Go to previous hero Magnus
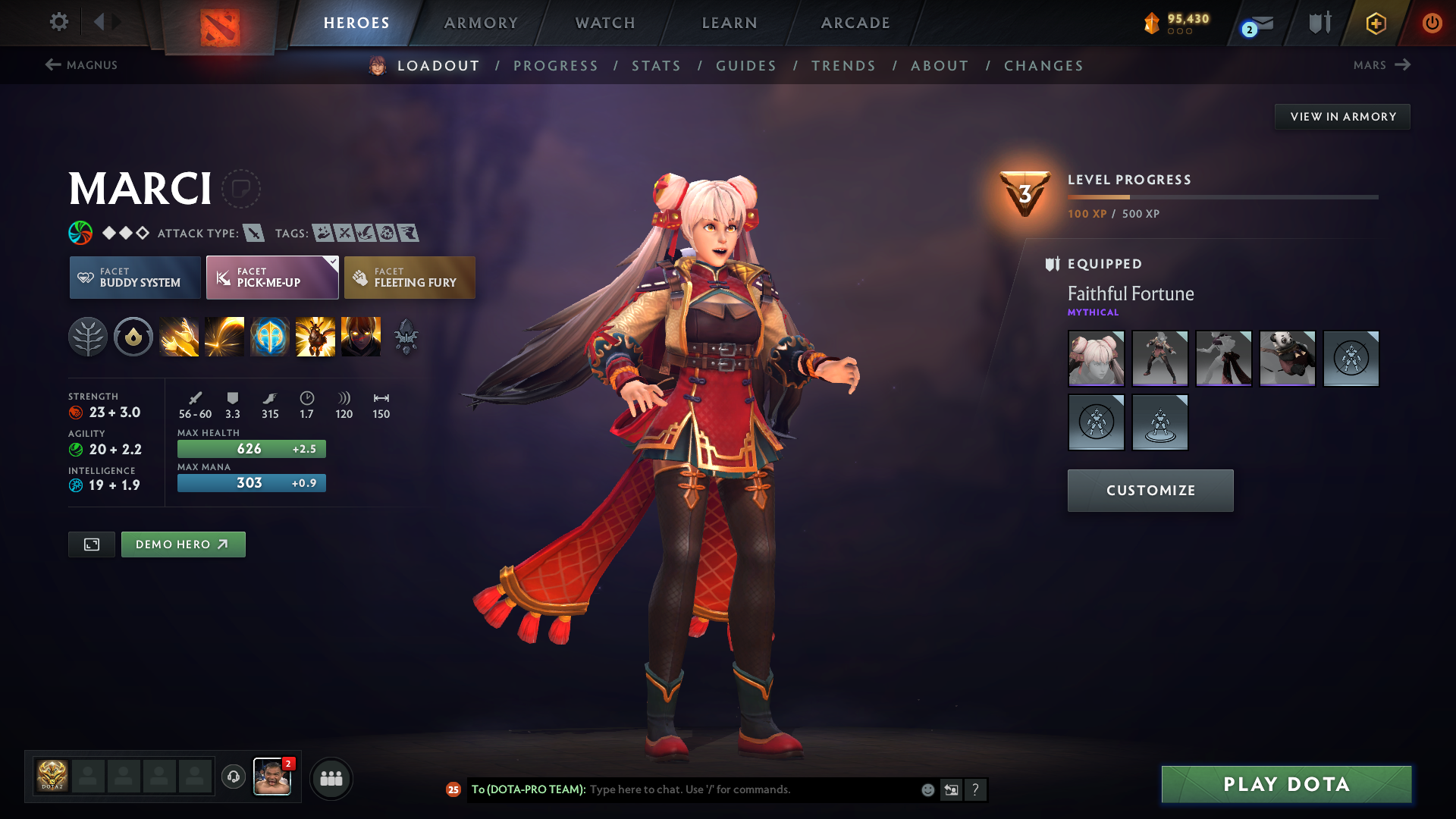 pyautogui.click(x=81, y=65)
